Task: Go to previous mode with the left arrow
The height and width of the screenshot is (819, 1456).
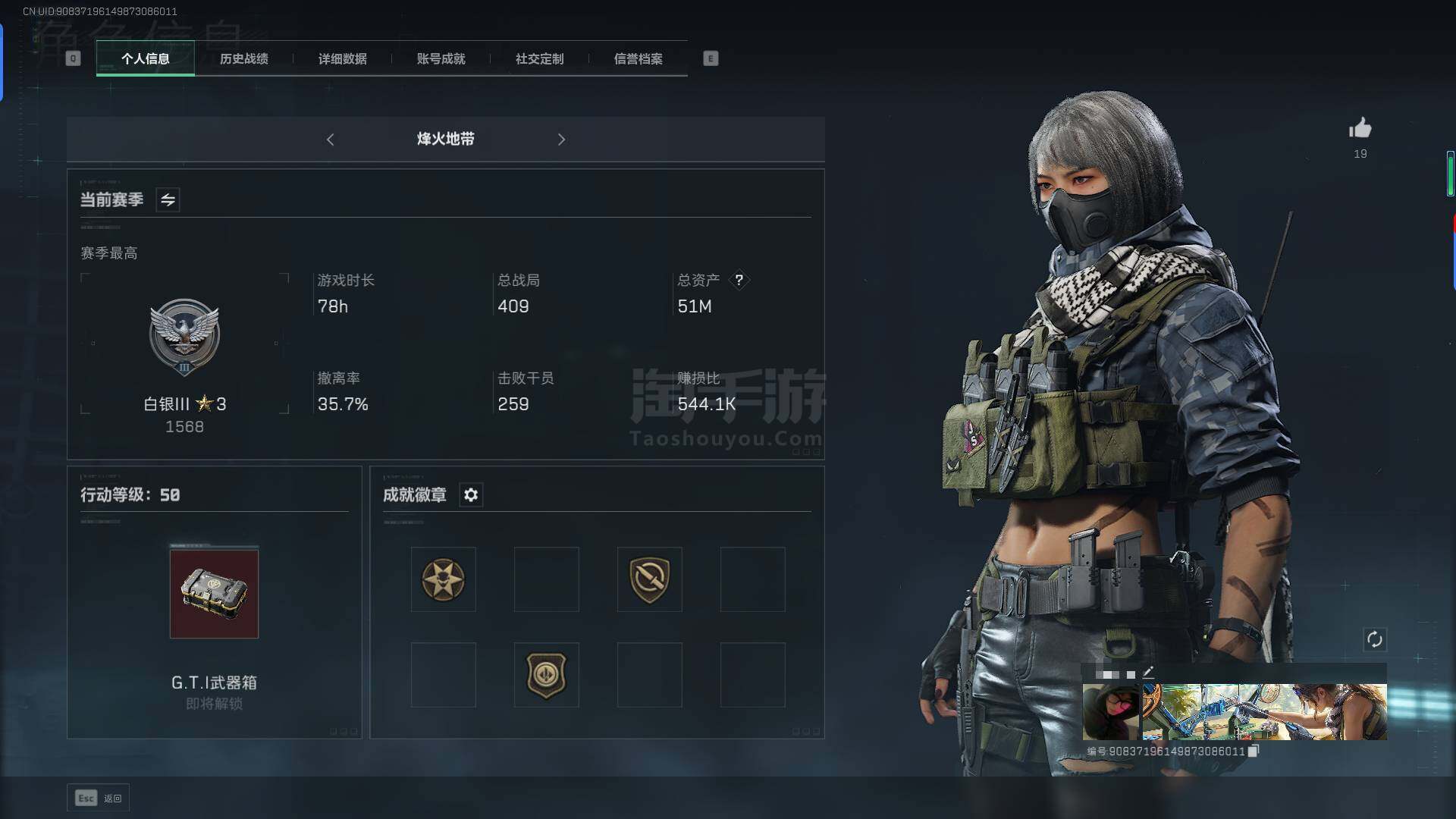Action: [331, 140]
